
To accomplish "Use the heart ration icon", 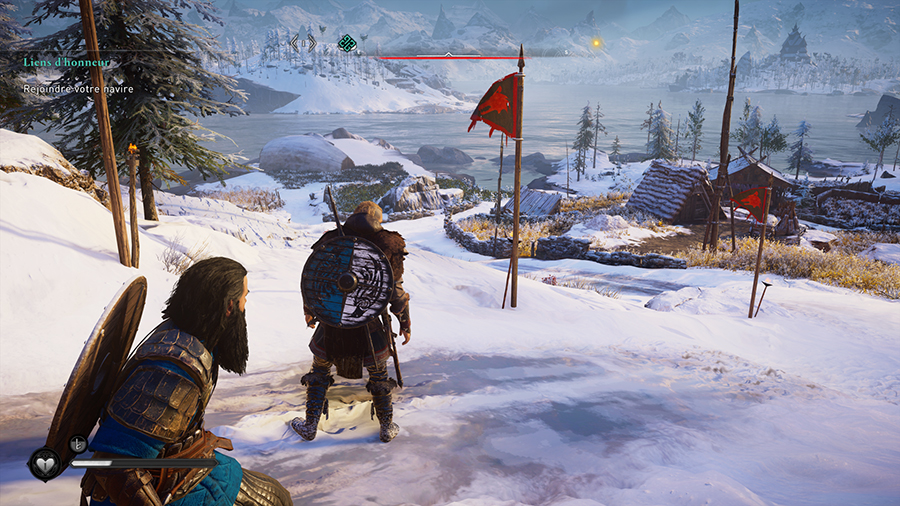I will pyautogui.click(x=45, y=463).
